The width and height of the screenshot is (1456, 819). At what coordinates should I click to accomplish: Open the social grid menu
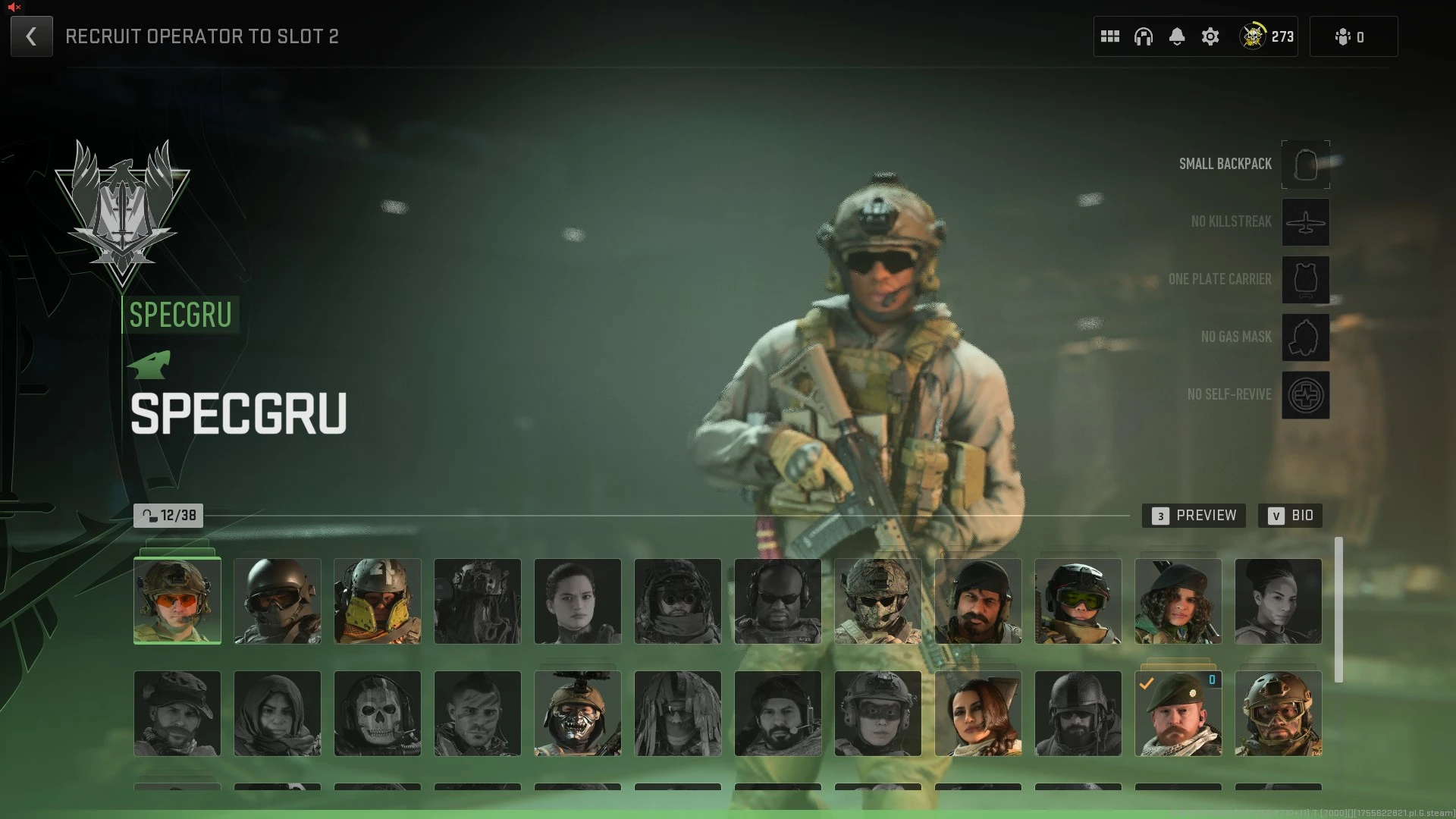[1110, 36]
